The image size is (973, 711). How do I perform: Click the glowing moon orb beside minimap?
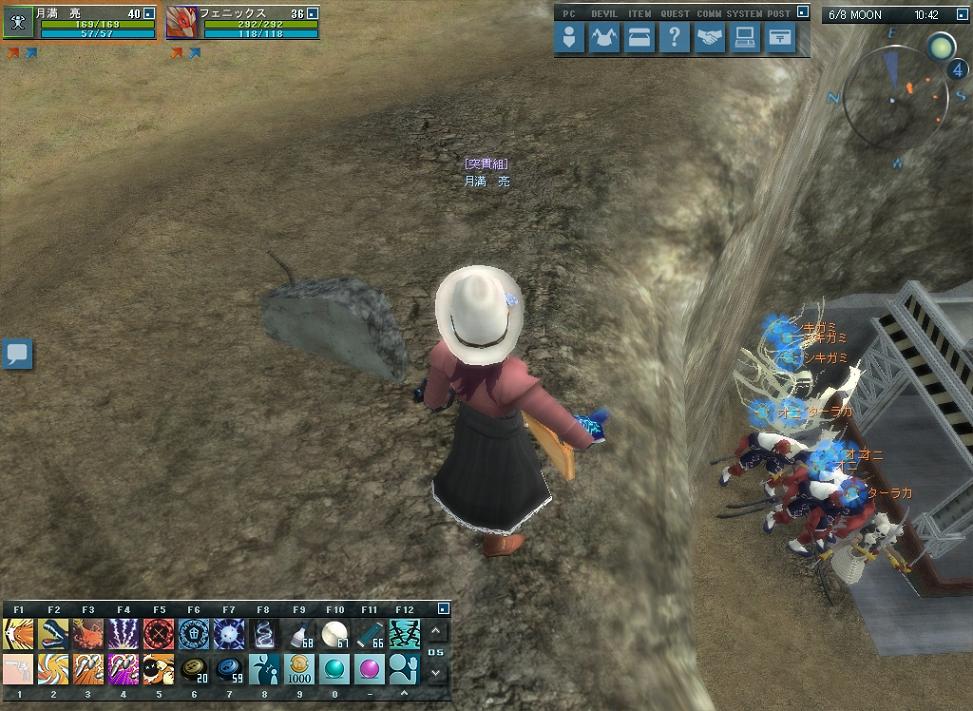(x=940, y=46)
